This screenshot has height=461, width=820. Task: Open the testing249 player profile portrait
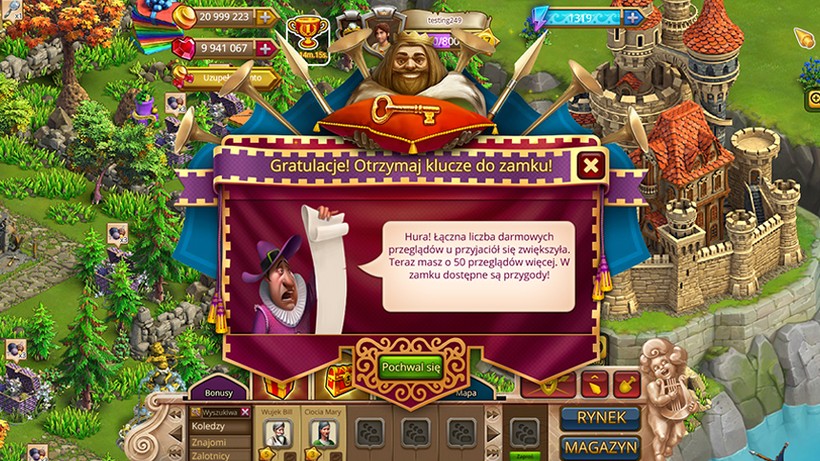click(380, 36)
